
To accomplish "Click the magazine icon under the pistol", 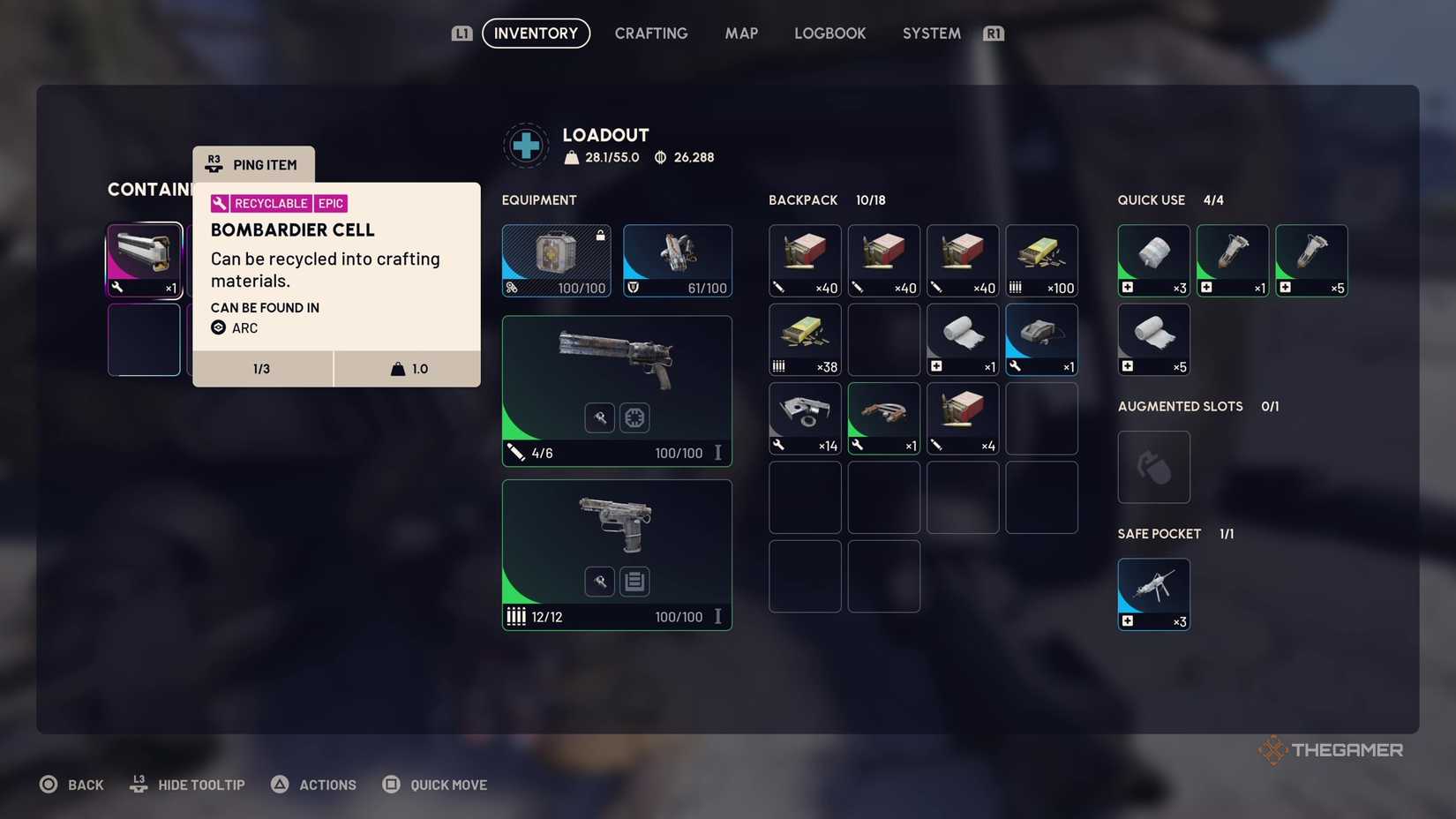I will pos(634,581).
